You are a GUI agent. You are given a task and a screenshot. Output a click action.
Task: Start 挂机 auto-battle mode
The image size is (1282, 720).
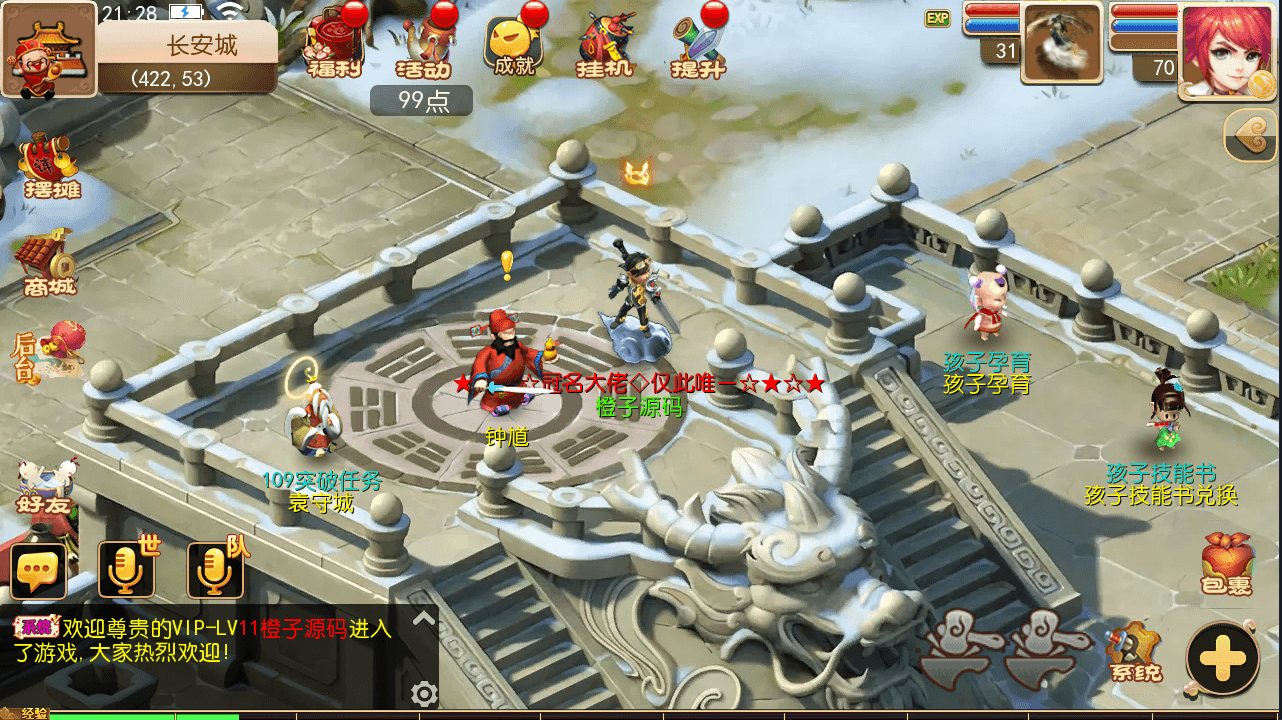(606, 47)
